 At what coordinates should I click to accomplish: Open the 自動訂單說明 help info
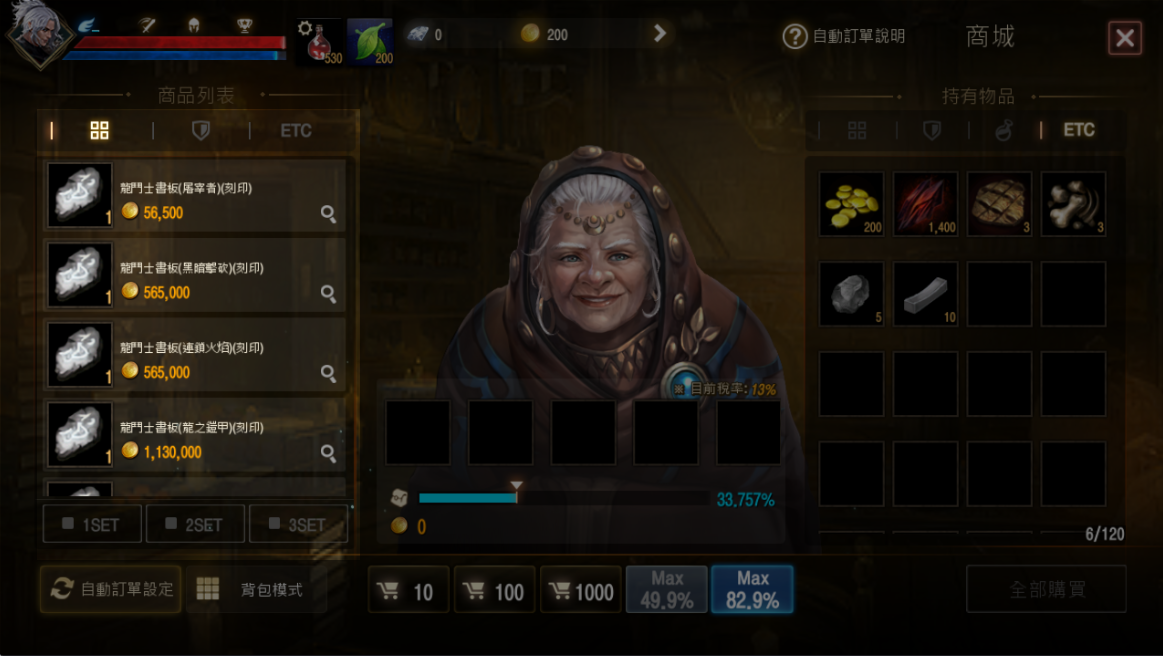845,37
